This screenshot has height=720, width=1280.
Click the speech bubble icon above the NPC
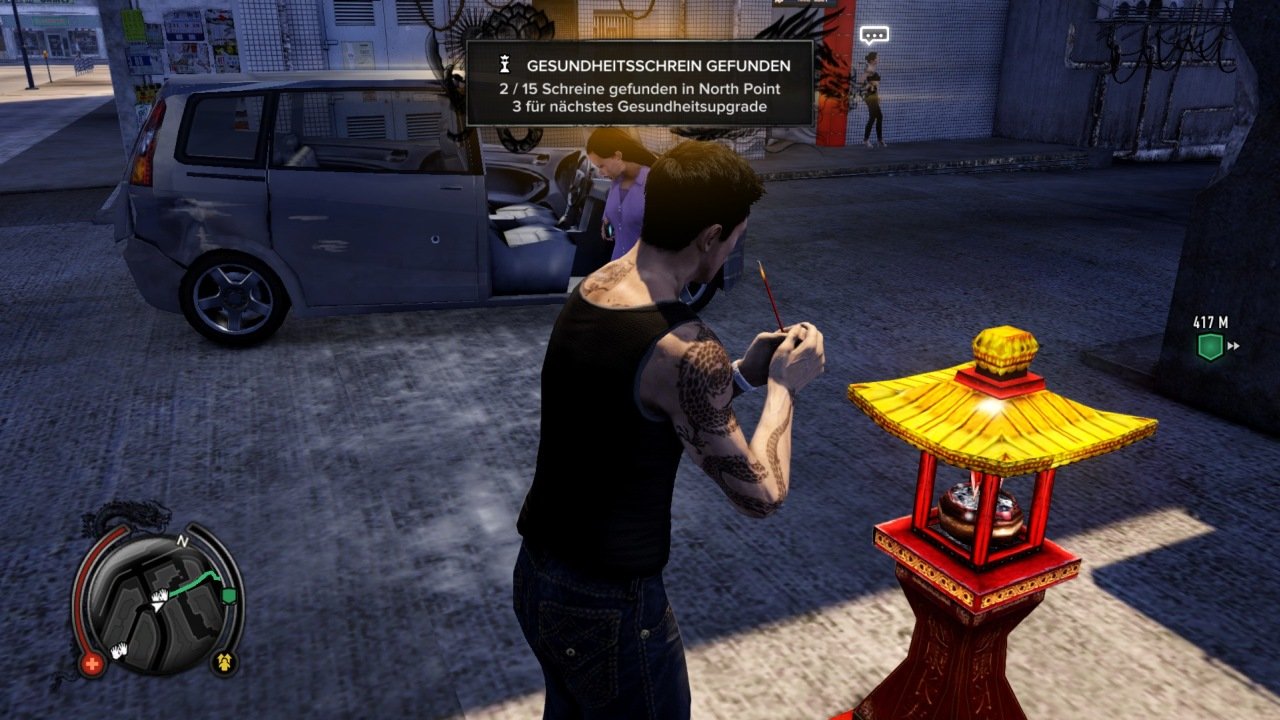click(874, 35)
